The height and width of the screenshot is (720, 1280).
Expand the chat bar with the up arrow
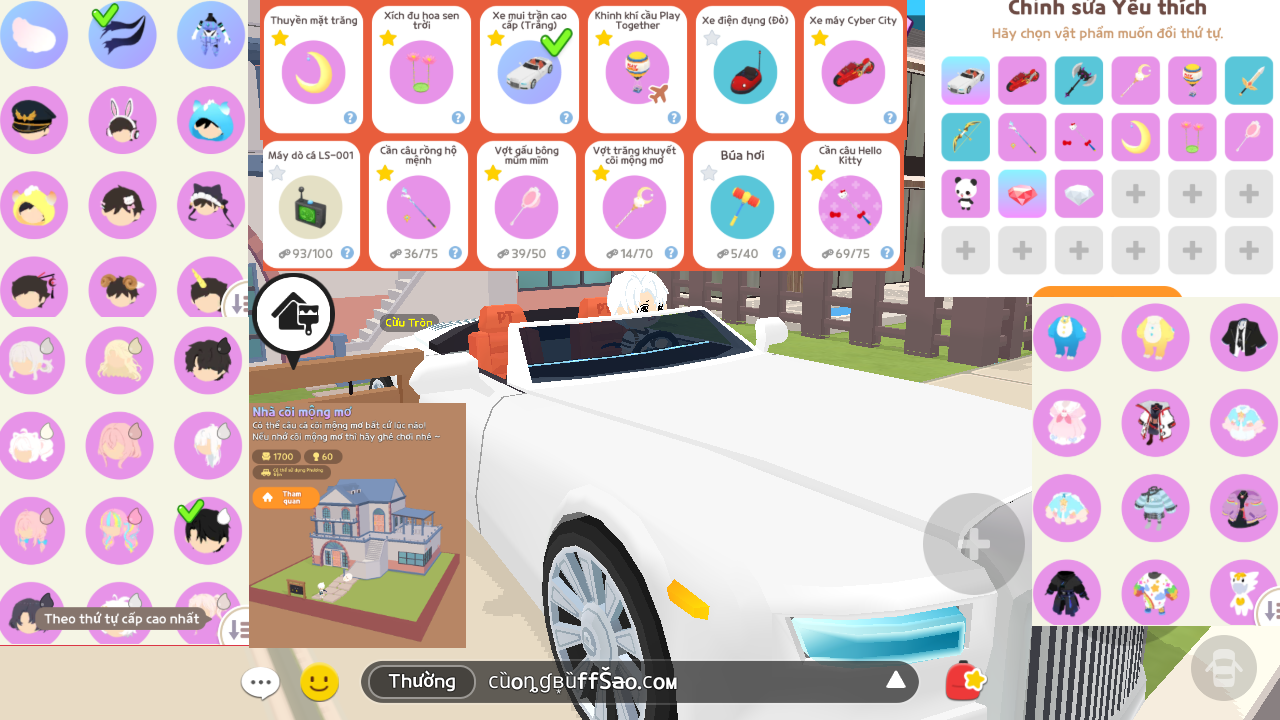tap(895, 681)
